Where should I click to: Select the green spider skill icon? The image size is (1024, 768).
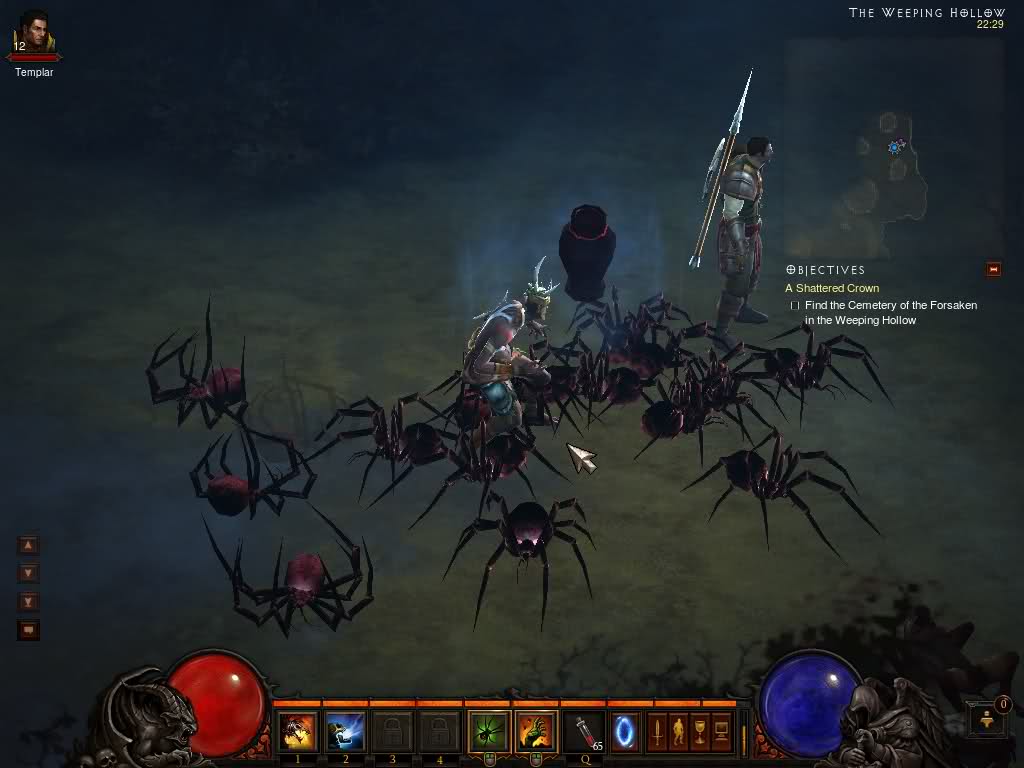(489, 732)
